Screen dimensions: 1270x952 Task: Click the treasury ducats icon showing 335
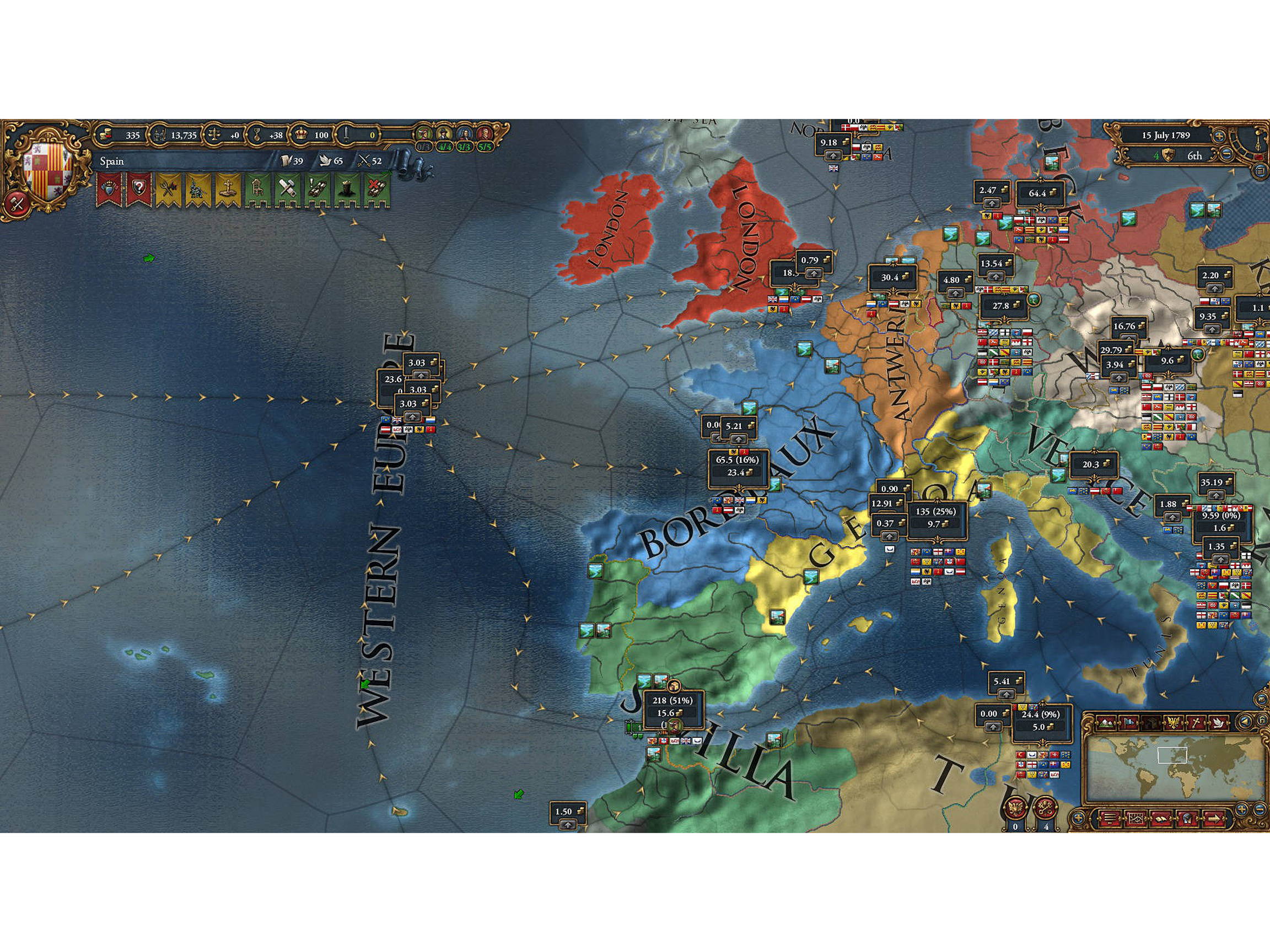tap(107, 136)
